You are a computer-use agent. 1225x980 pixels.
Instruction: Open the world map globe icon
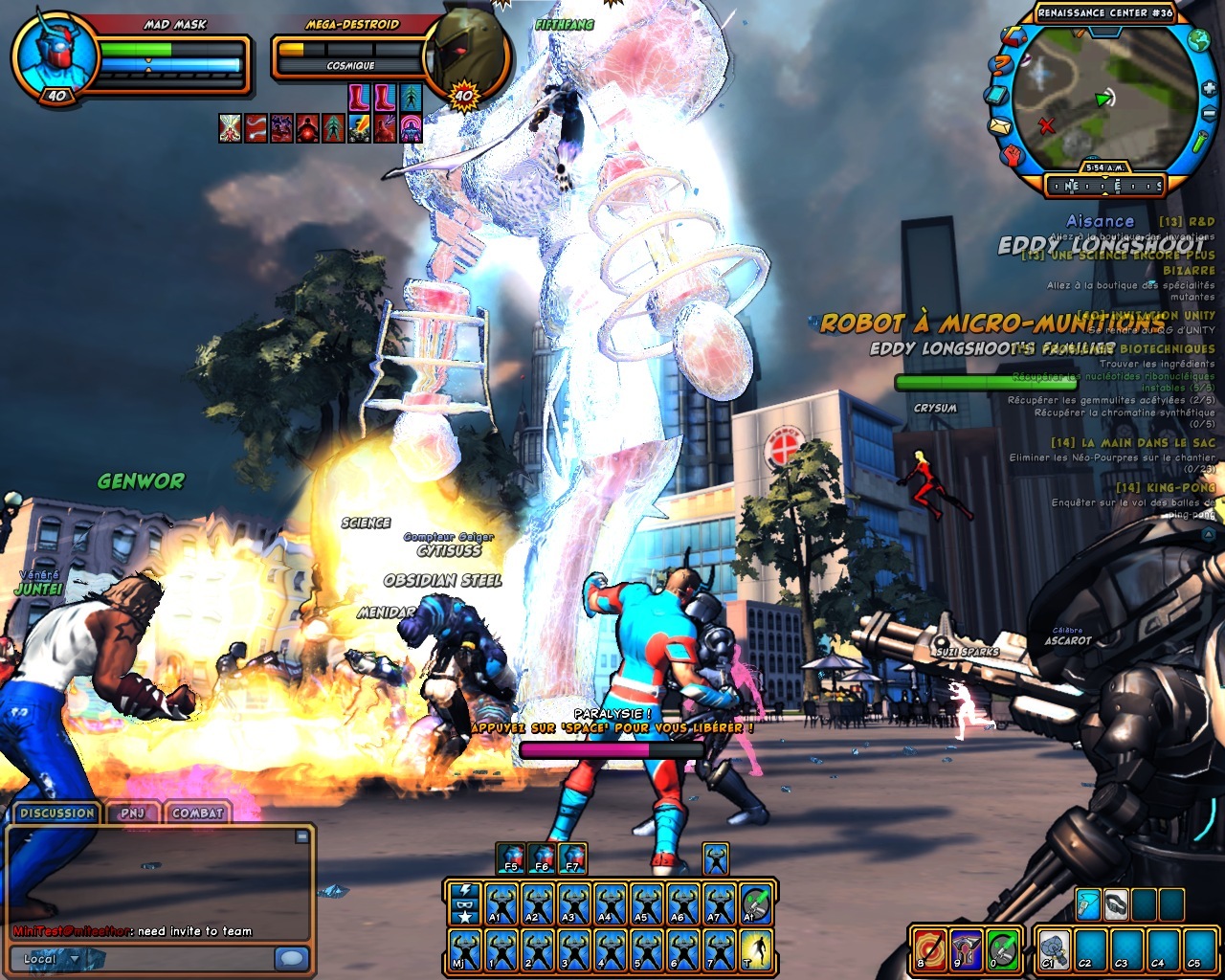coord(1198,40)
